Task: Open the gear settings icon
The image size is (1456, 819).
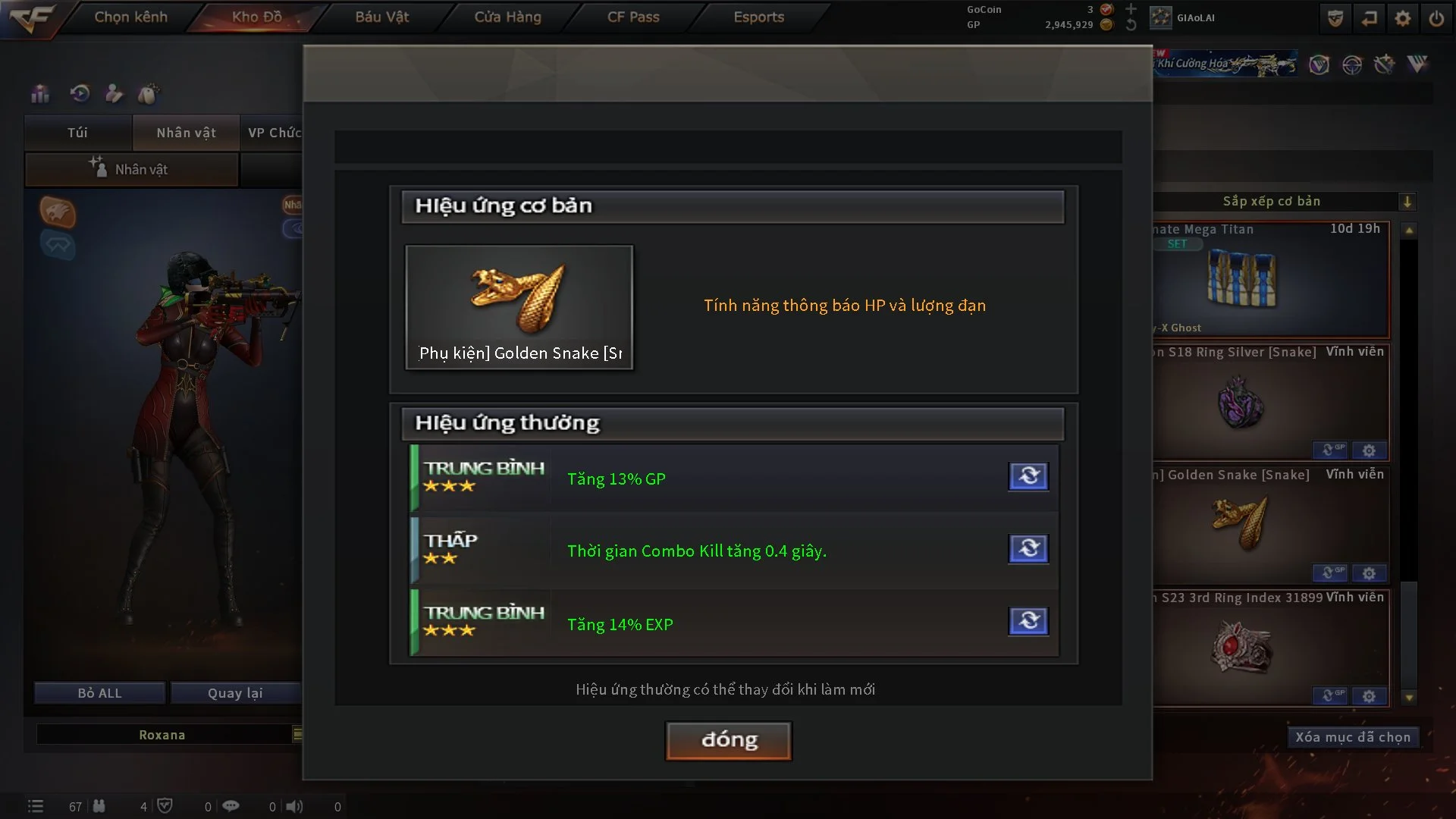Action: click(1402, 18)
